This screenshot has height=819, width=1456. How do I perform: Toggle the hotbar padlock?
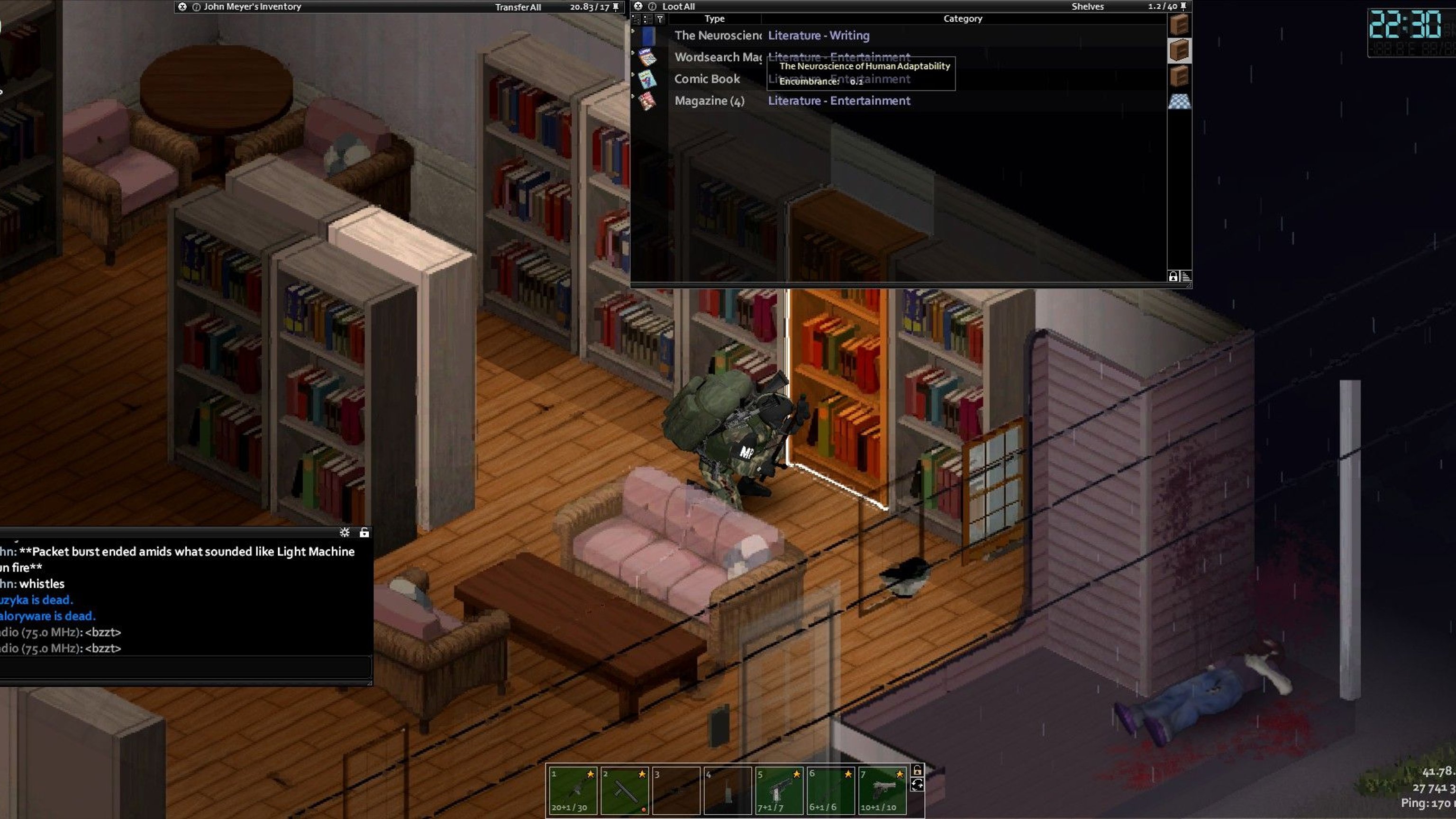click(918, 770)
